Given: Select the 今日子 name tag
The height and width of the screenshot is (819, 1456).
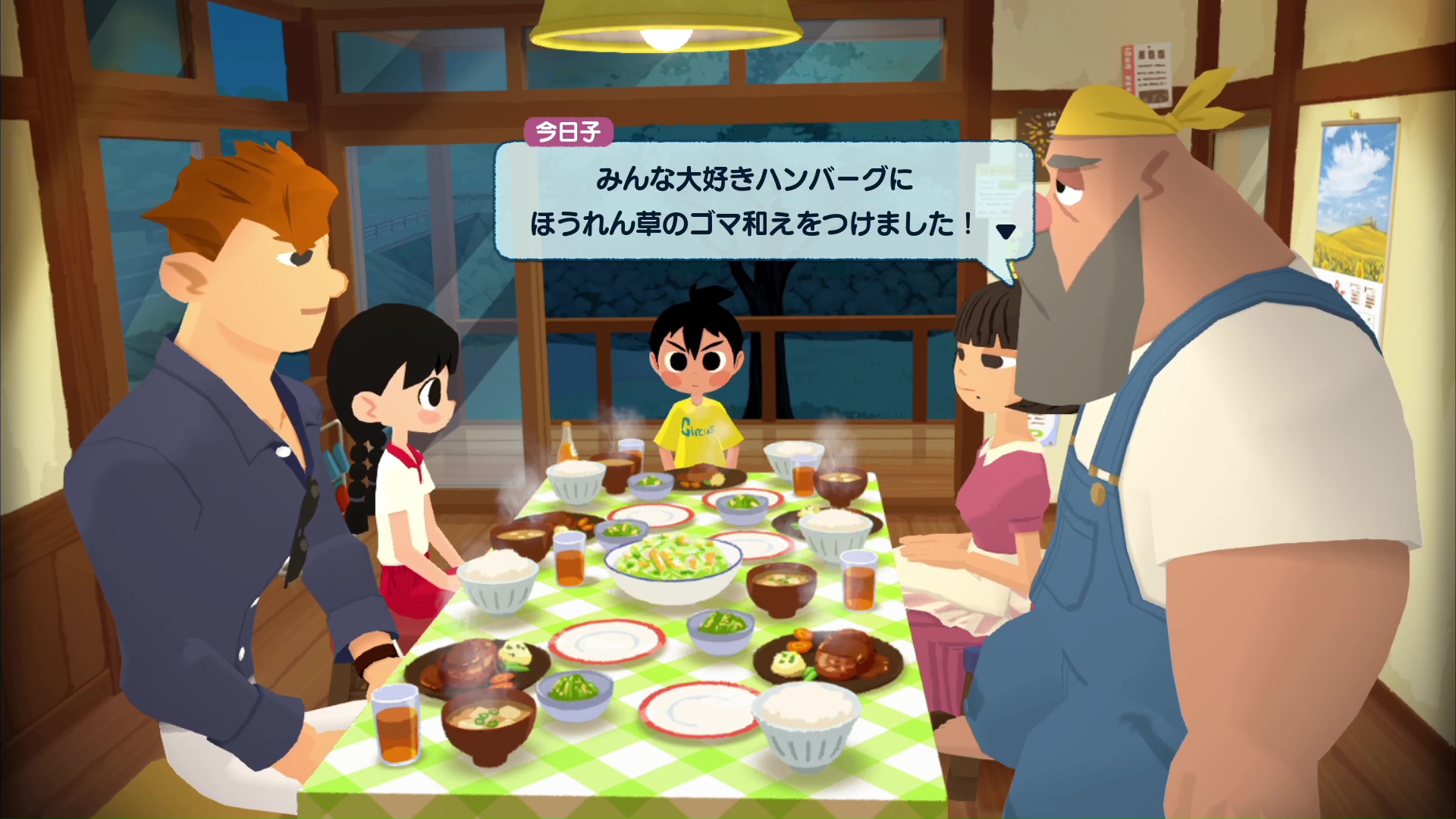Looking at the screenshot, I should [x=566, y=132].
